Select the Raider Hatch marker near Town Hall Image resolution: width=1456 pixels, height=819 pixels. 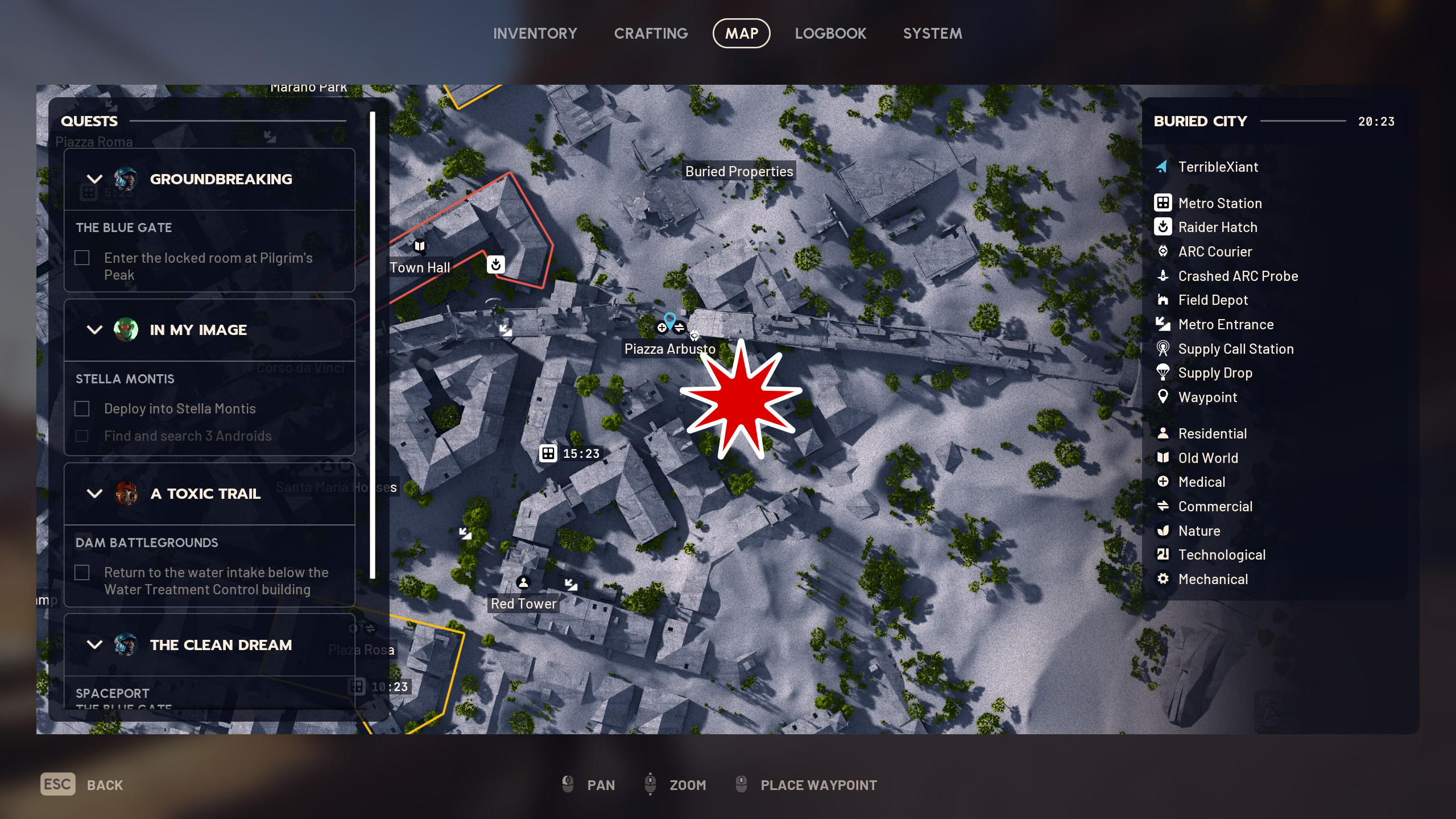pyautogui.click(x=495, y=264)
